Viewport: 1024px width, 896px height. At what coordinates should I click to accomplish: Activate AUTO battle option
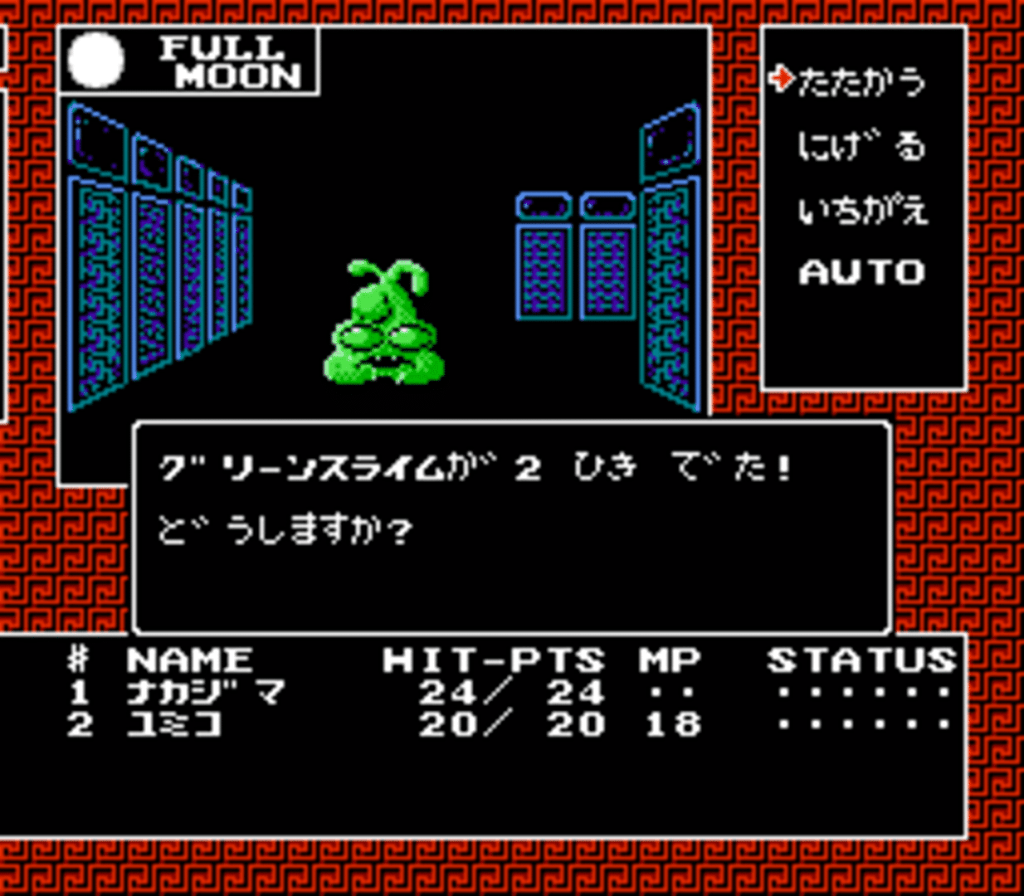(x=861, y=272)
